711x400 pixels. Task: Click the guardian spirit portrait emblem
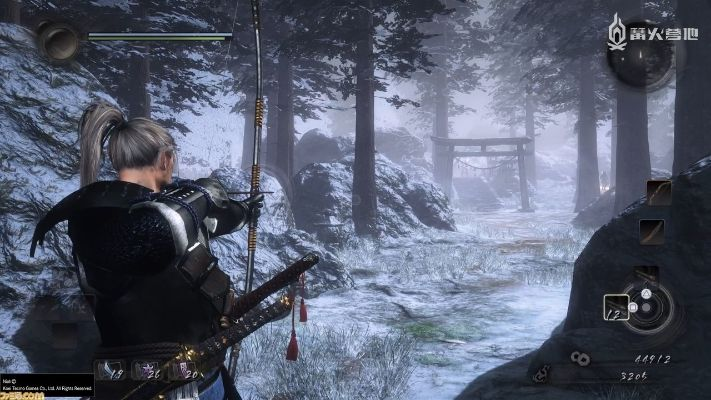pyautogui.click(x=58, y=41)
